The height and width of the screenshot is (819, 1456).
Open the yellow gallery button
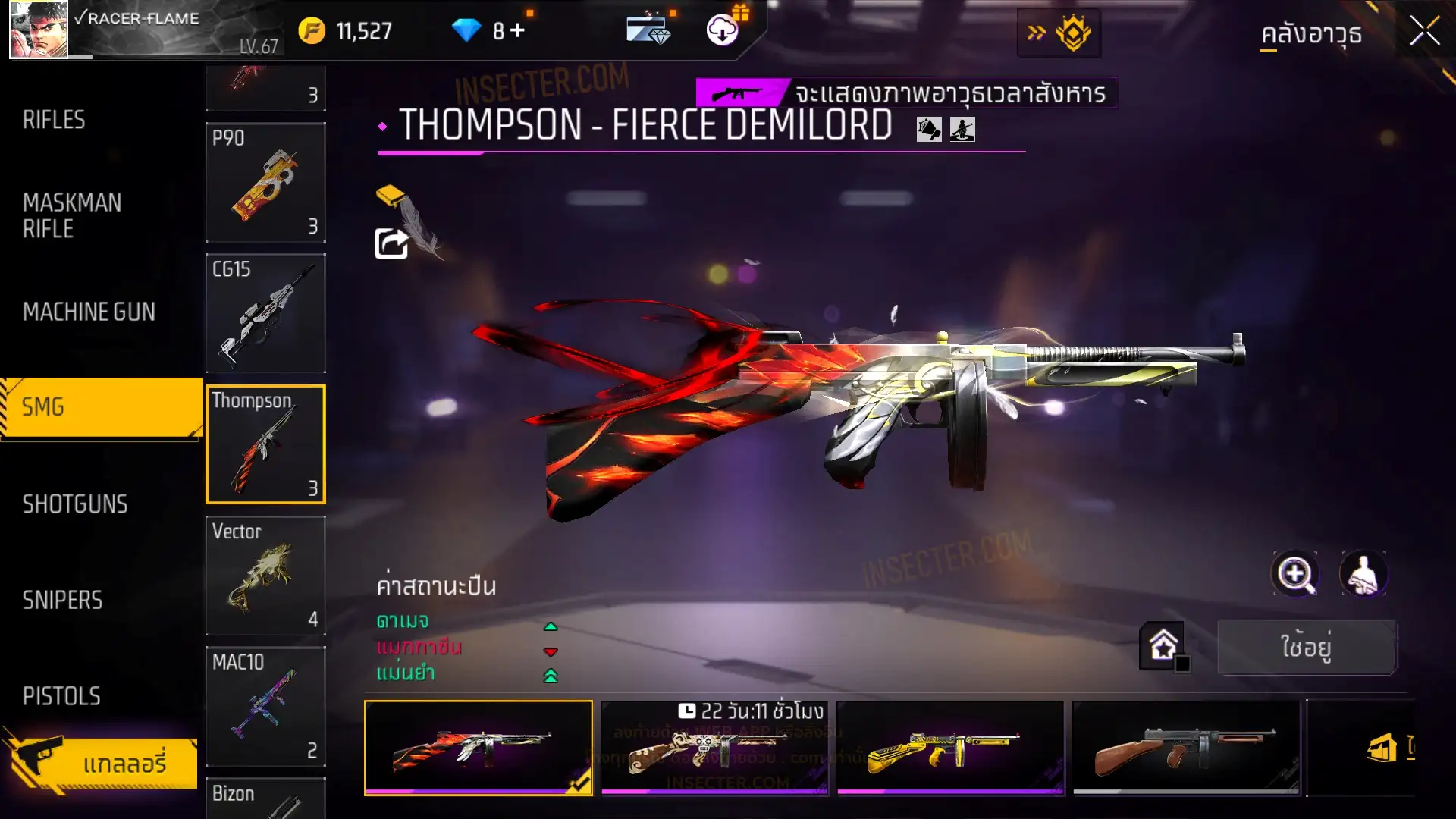point(102,762)
